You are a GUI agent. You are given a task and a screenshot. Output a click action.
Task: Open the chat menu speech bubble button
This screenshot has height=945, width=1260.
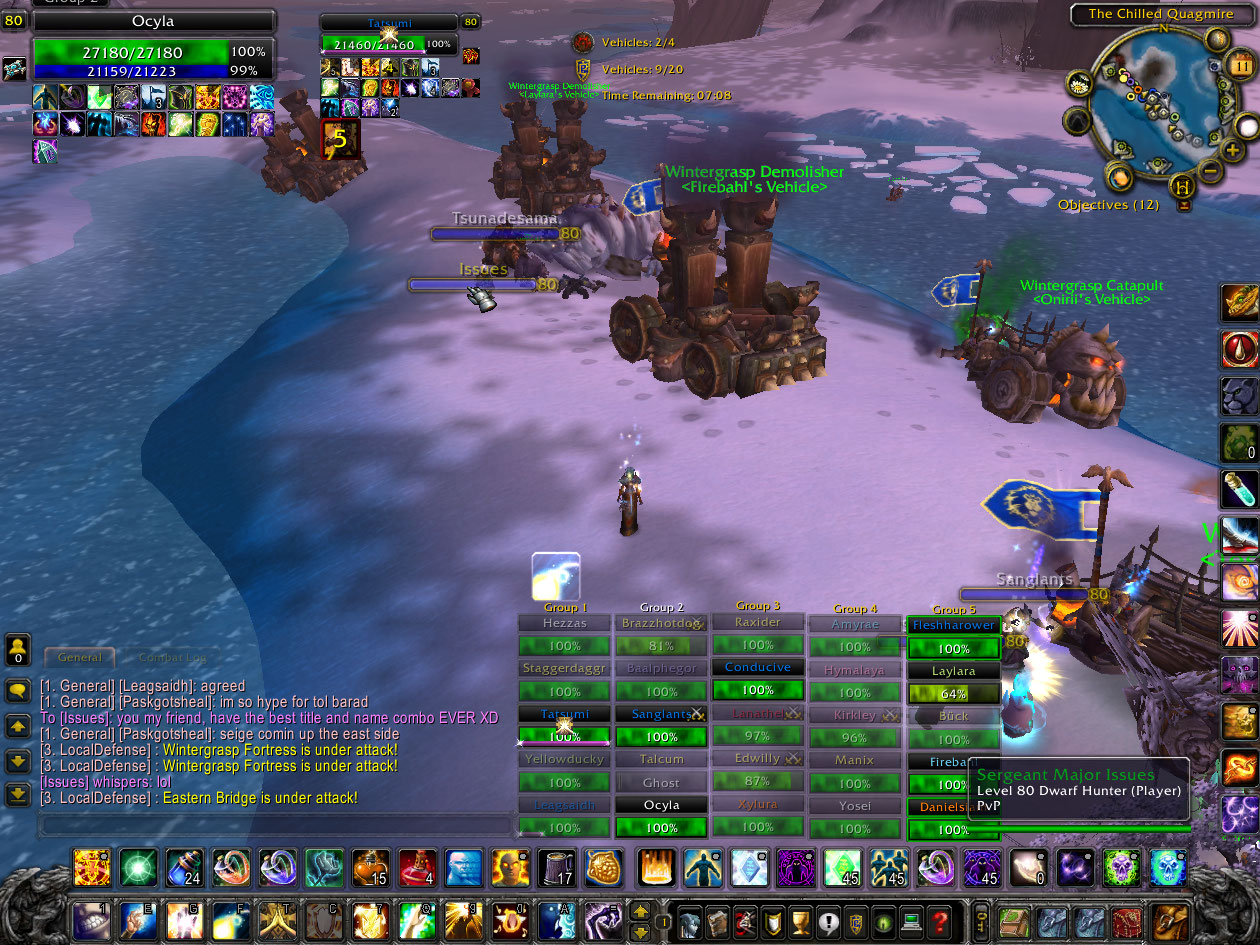(x=18, y=690)
